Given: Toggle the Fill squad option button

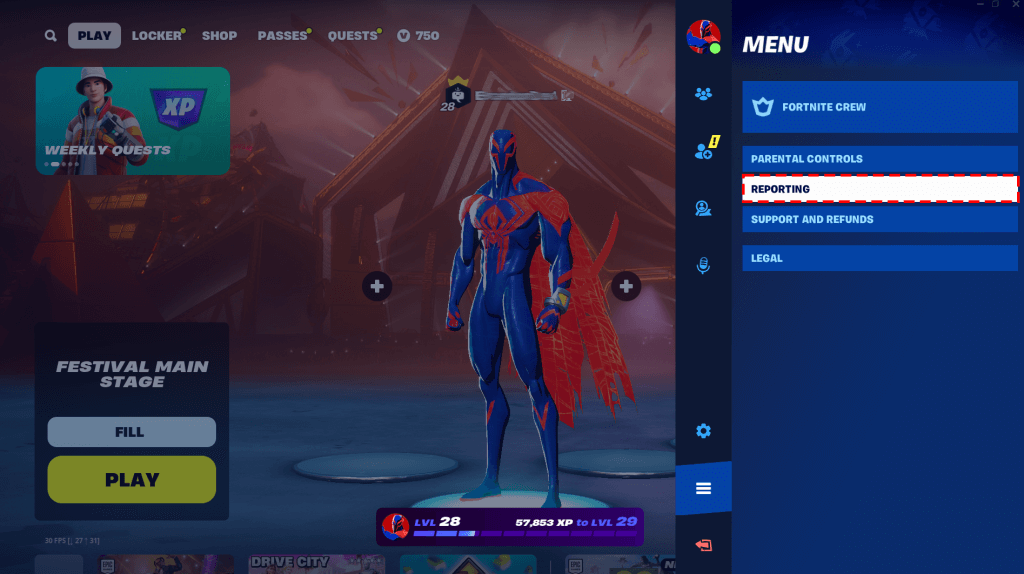Looking at the screenshot, I should click(132, 432).
